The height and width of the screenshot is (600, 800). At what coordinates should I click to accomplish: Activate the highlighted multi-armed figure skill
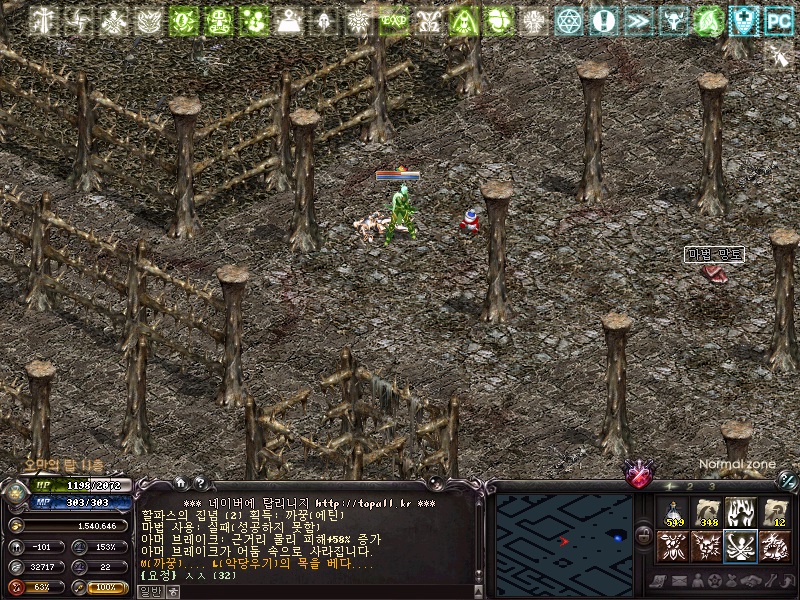[741, 546]
